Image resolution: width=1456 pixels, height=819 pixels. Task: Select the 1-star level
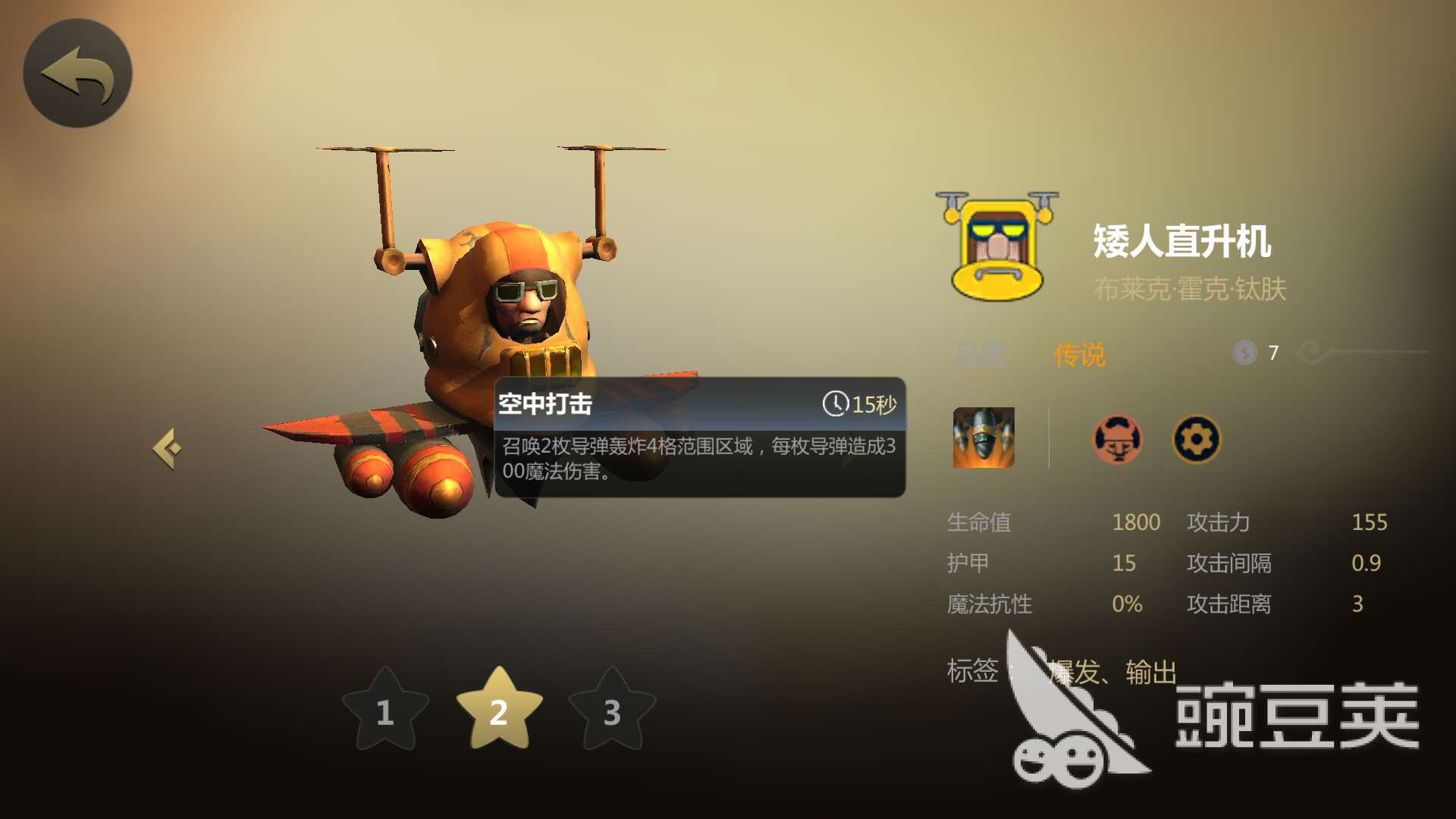pos(385,711)
